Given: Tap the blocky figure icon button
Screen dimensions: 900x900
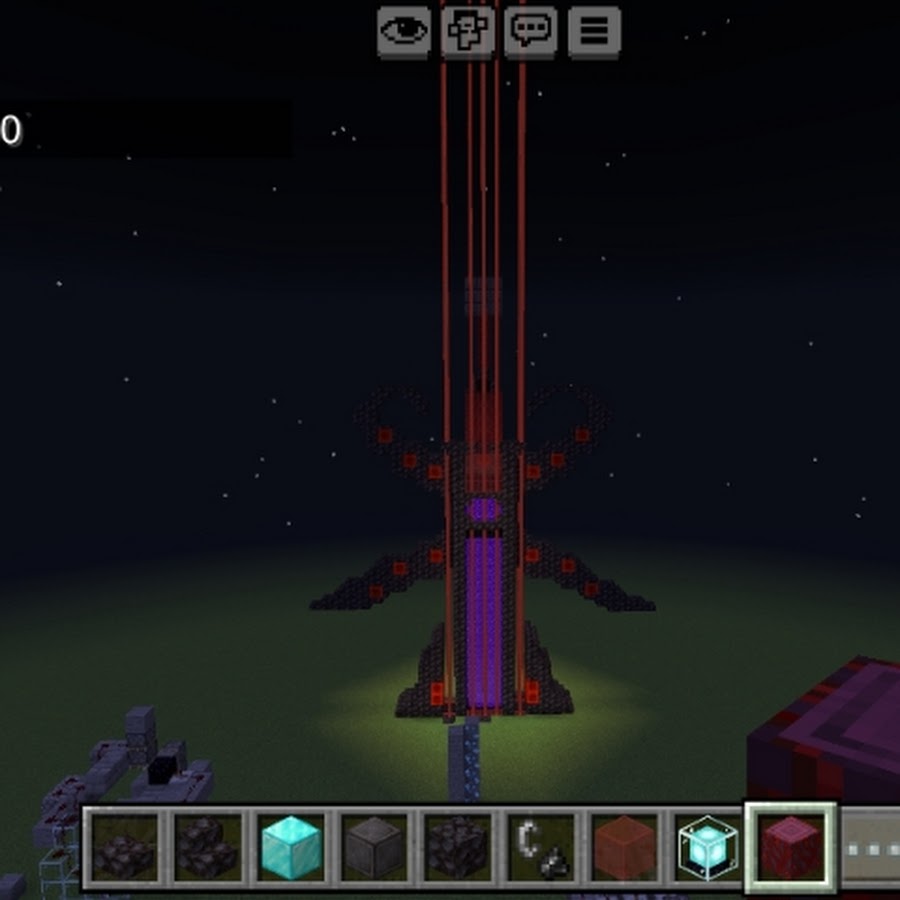Looking at the screenshot, I should [x=467, y=30].
